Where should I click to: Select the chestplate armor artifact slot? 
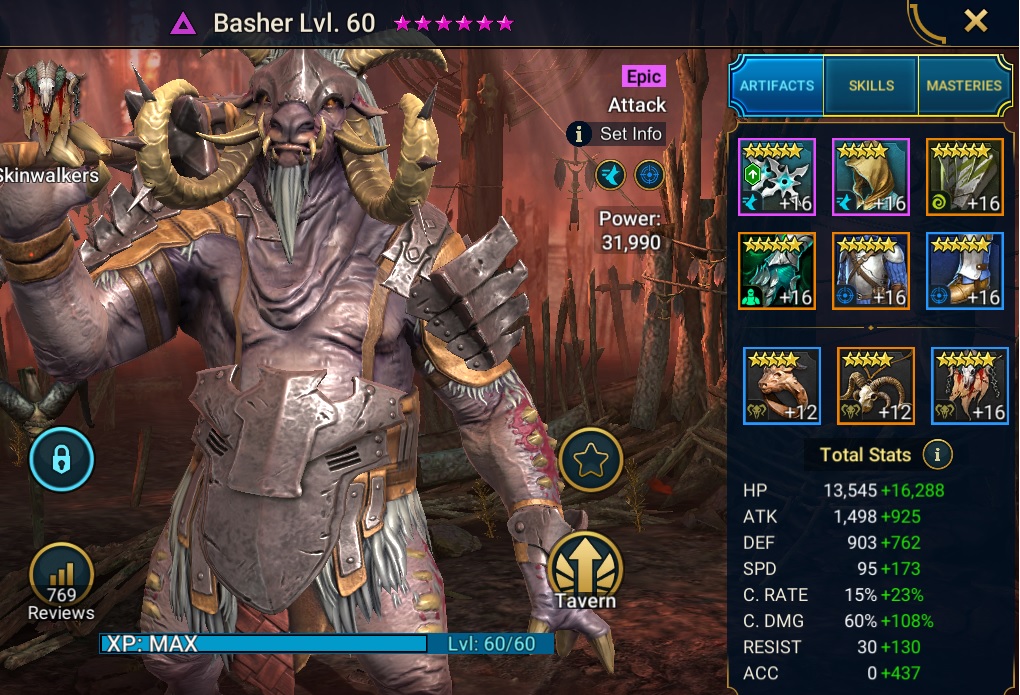click(x=871, y=271)
